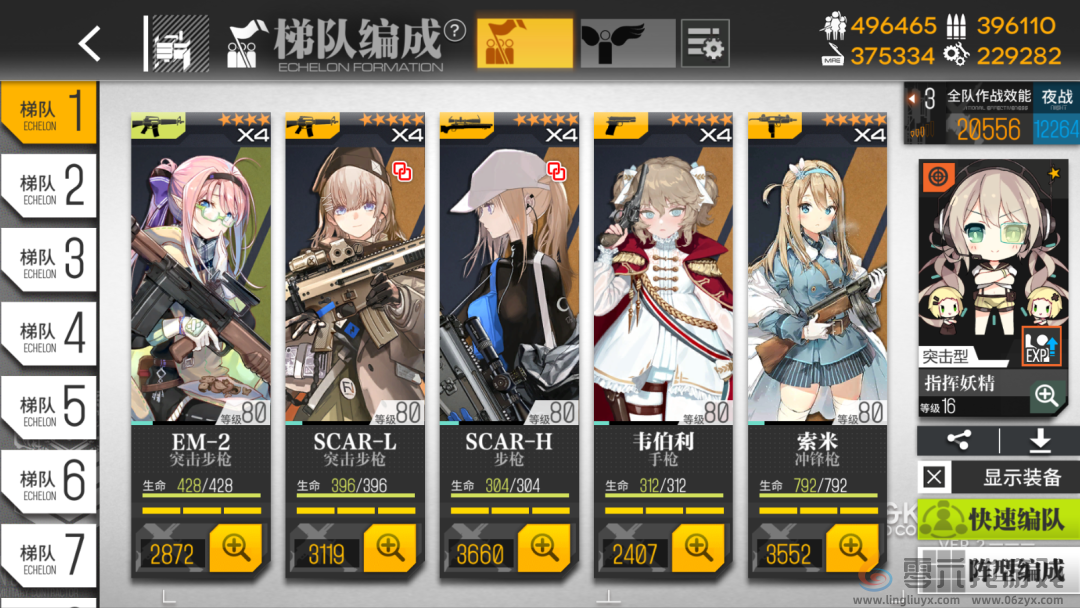1080x608 pixels.
Task: Switch to Echelon 5 tab
Action: coord(48,407)
